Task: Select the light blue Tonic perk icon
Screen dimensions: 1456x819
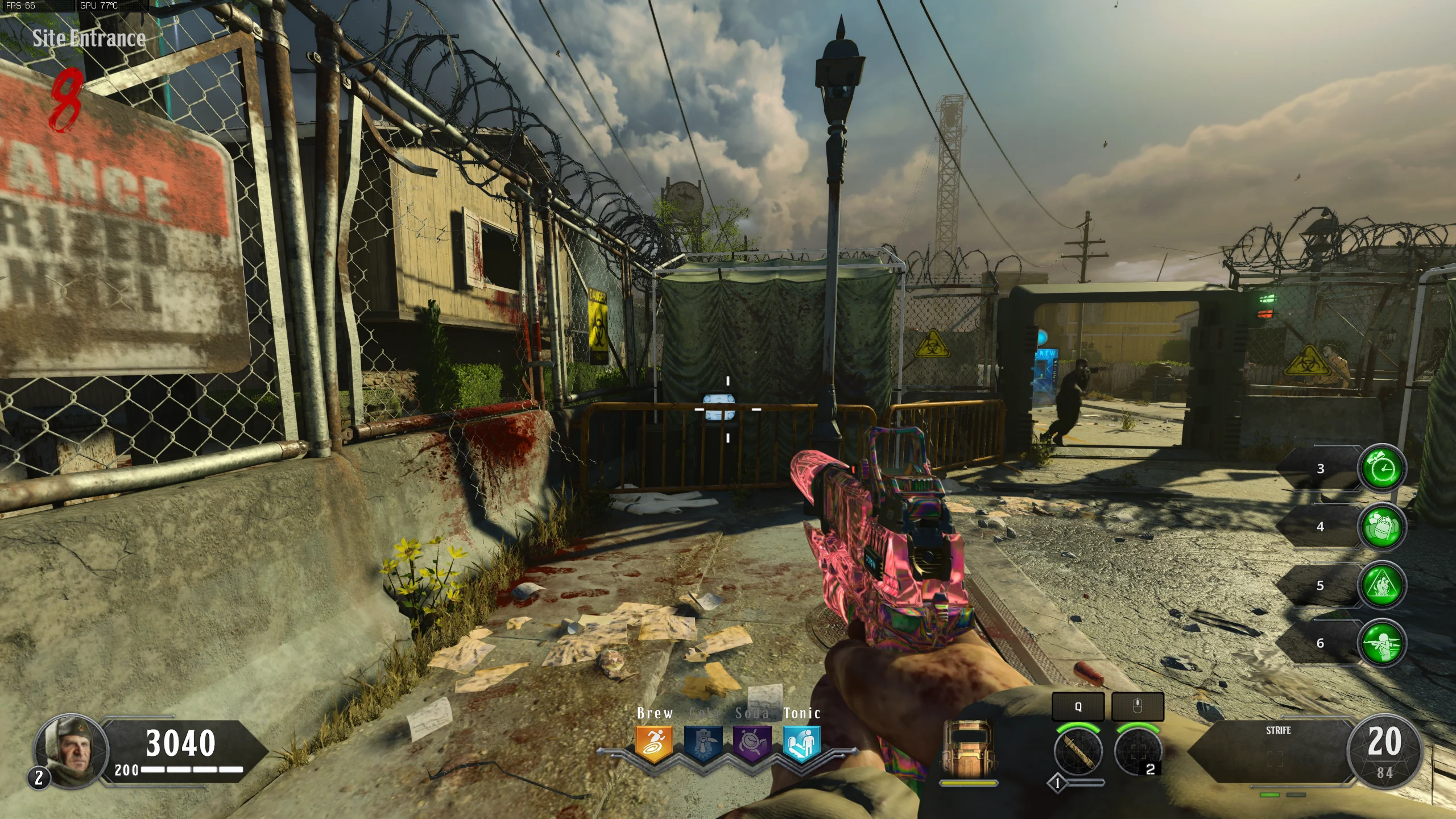Action: [801, 743]
